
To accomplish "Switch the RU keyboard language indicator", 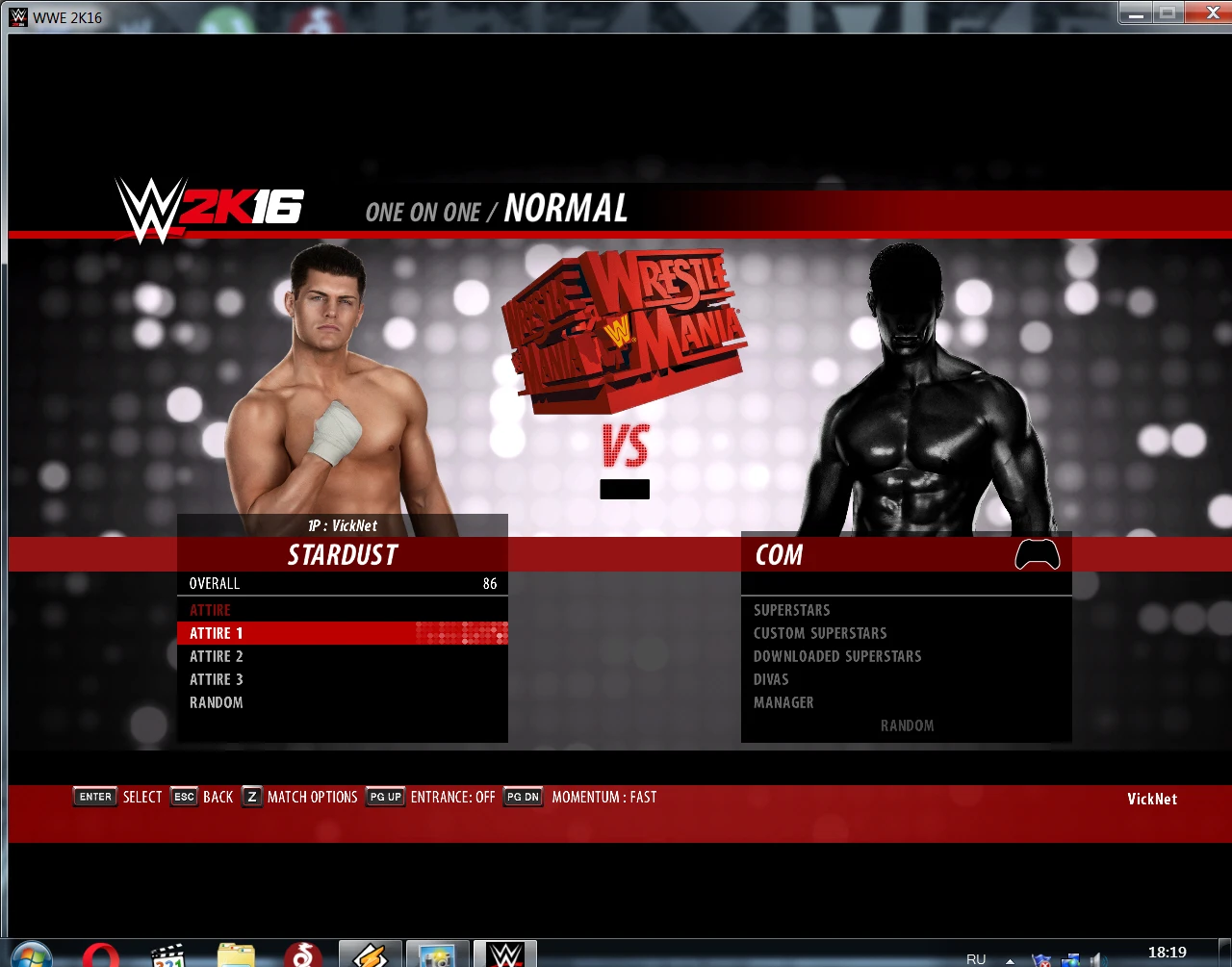I will pyautogui.click(x=975, y=959).
